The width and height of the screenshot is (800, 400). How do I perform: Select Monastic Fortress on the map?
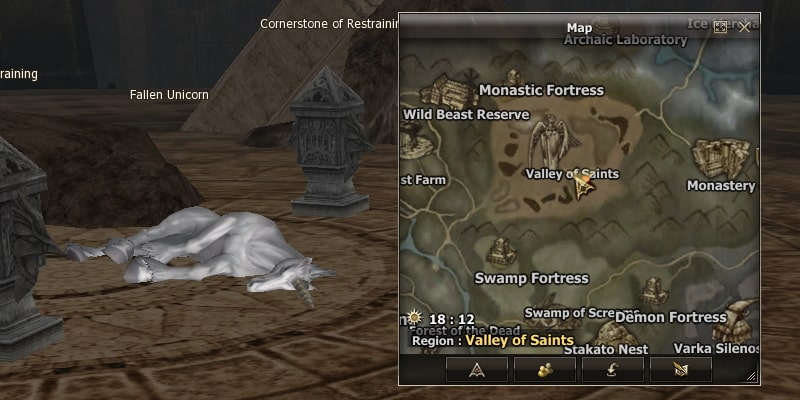pyautogui.click(x=541, y=90)
